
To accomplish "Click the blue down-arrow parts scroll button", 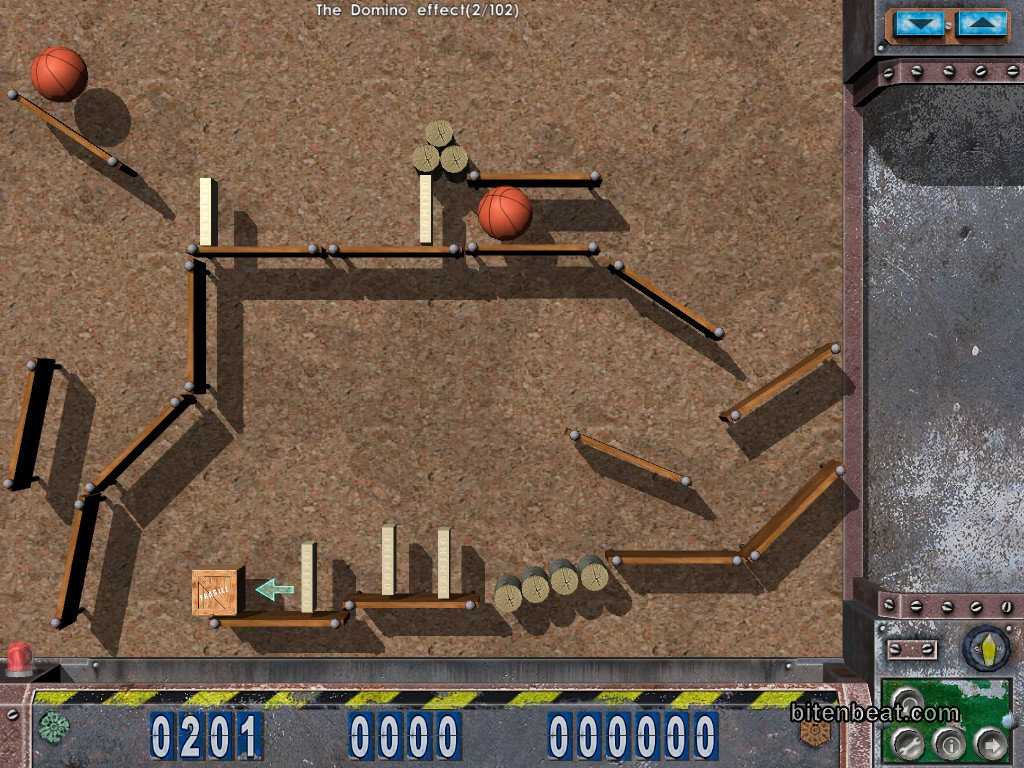I will [920, 24].
